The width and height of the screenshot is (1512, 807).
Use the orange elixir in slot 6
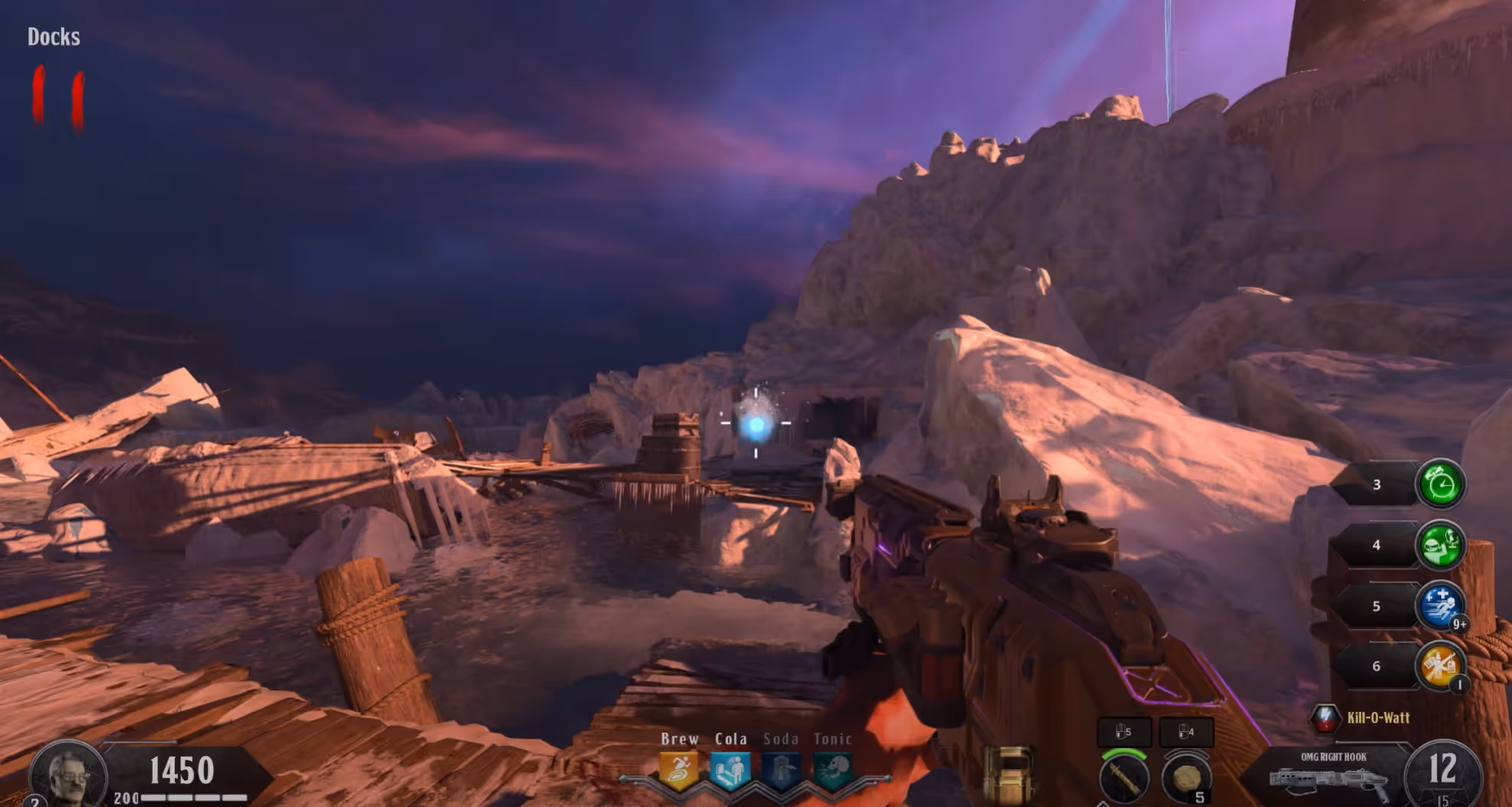point(1440,665)
